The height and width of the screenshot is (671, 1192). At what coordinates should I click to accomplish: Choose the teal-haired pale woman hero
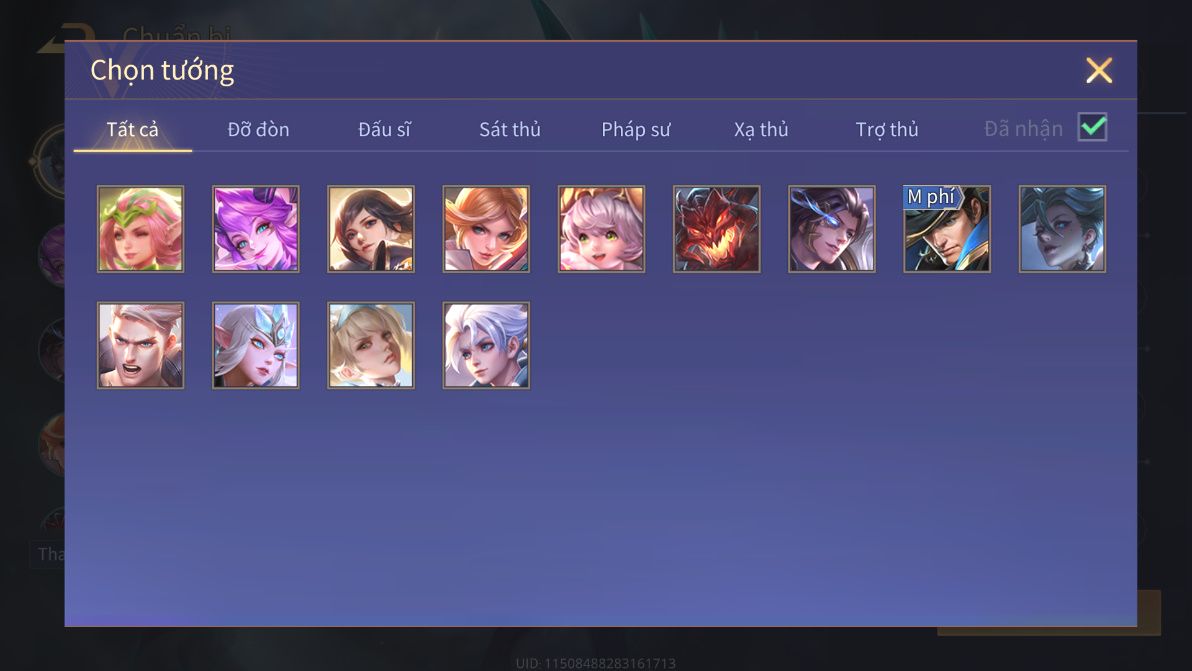(x=1062, y=229)
